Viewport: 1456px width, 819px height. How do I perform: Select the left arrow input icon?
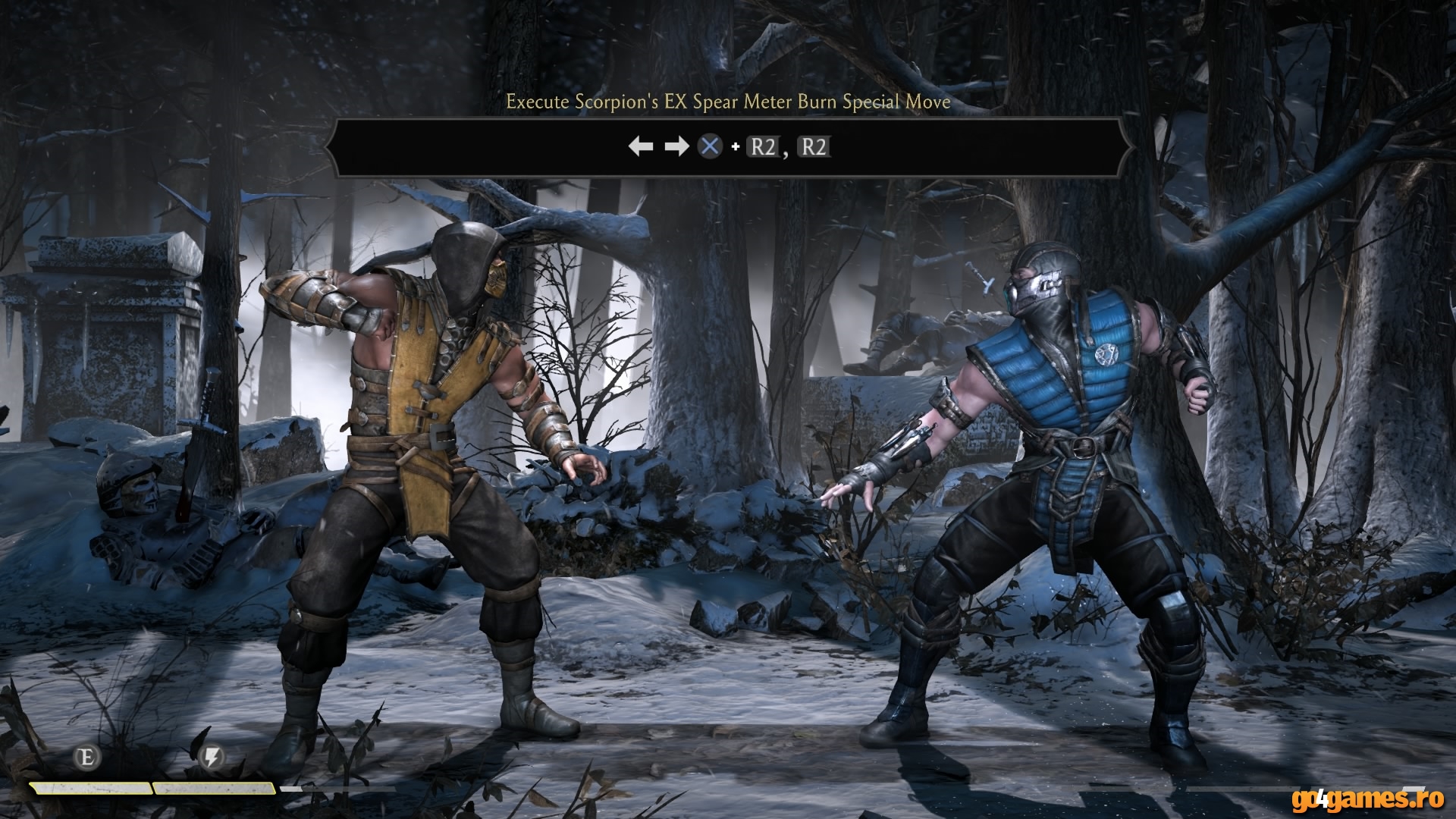(641, 146)
